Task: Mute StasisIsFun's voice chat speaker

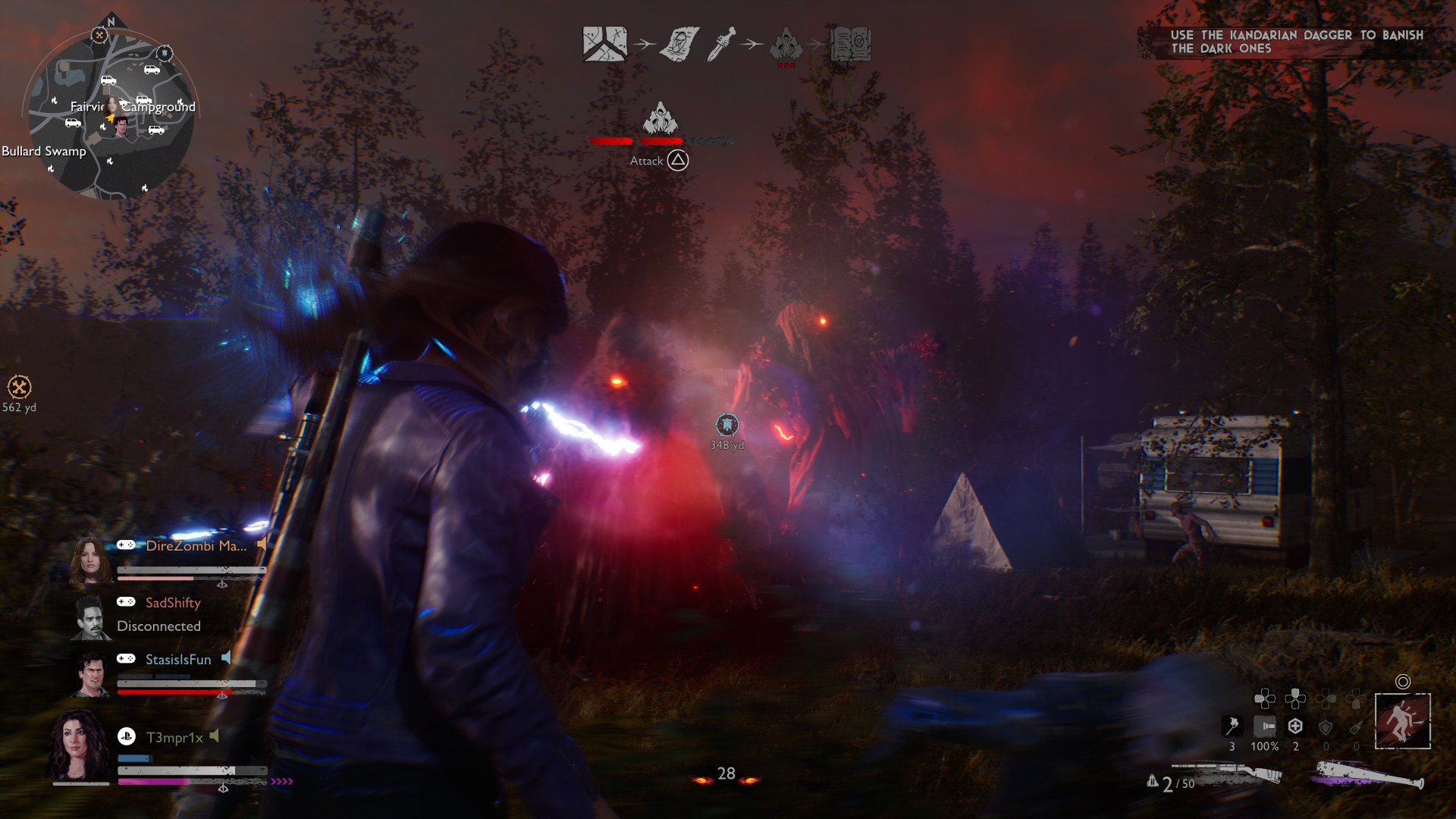Action: click(227, 659)
